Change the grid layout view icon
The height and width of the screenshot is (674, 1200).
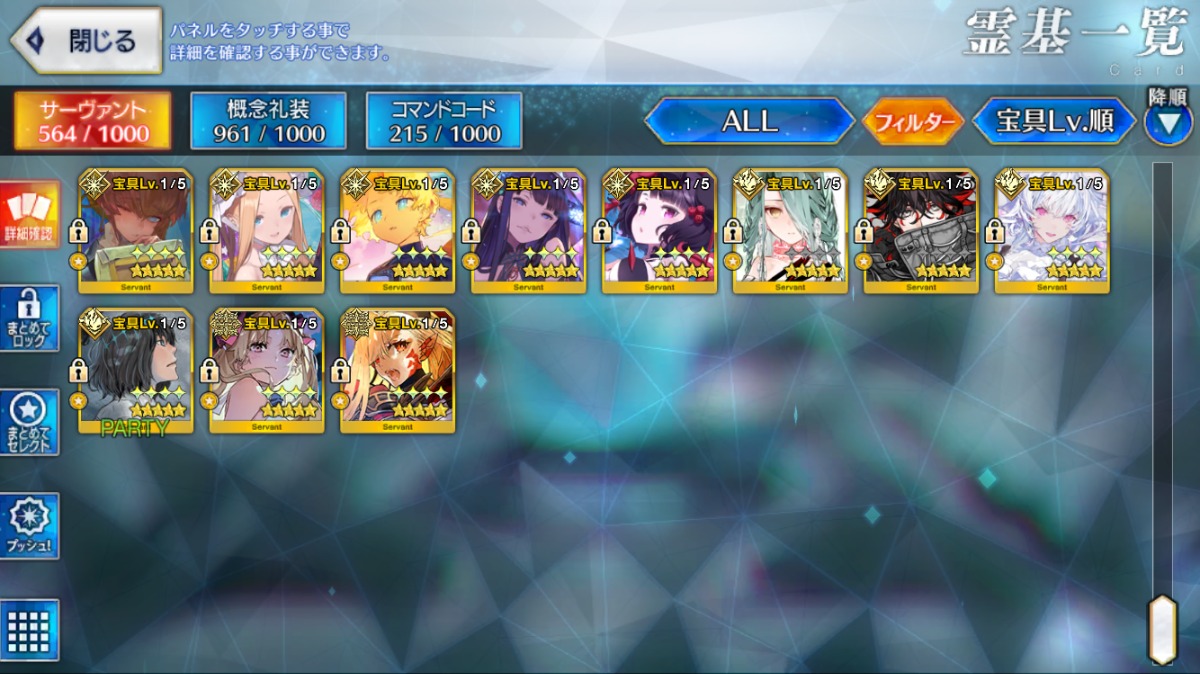[x=29, y=630]
